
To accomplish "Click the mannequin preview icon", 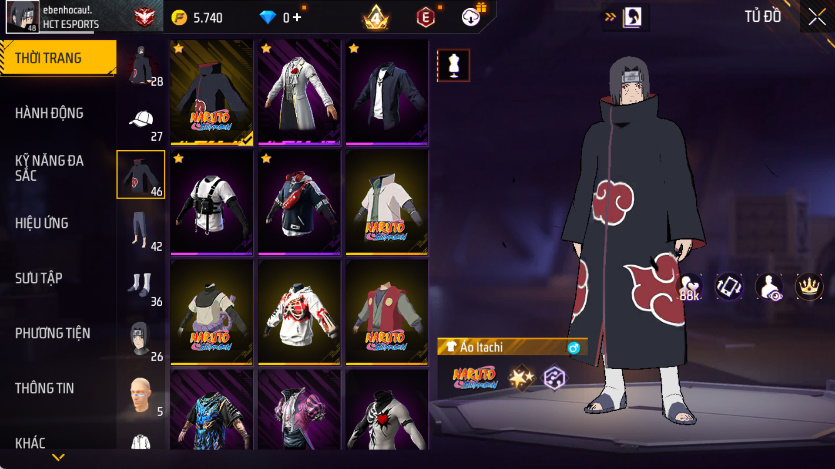I will pyautogui.click(x=453, y=64).
